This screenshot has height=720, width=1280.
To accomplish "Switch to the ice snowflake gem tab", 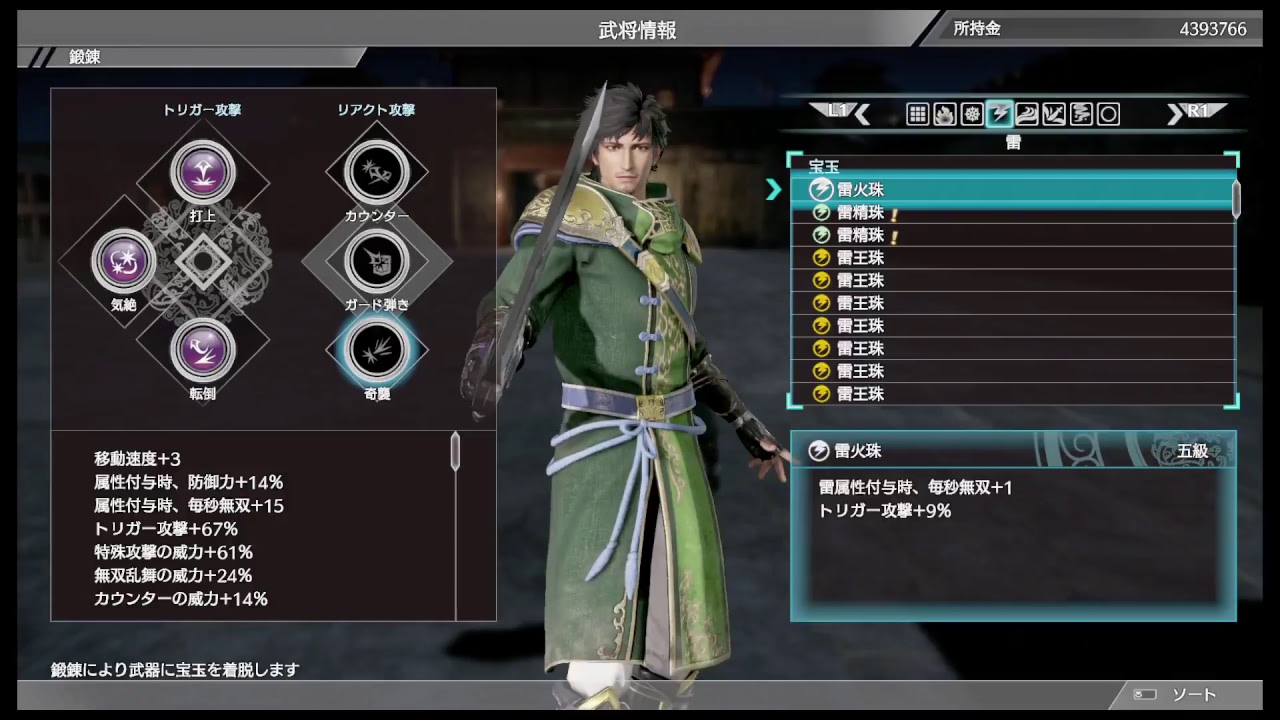I will [x=971, y=114].
